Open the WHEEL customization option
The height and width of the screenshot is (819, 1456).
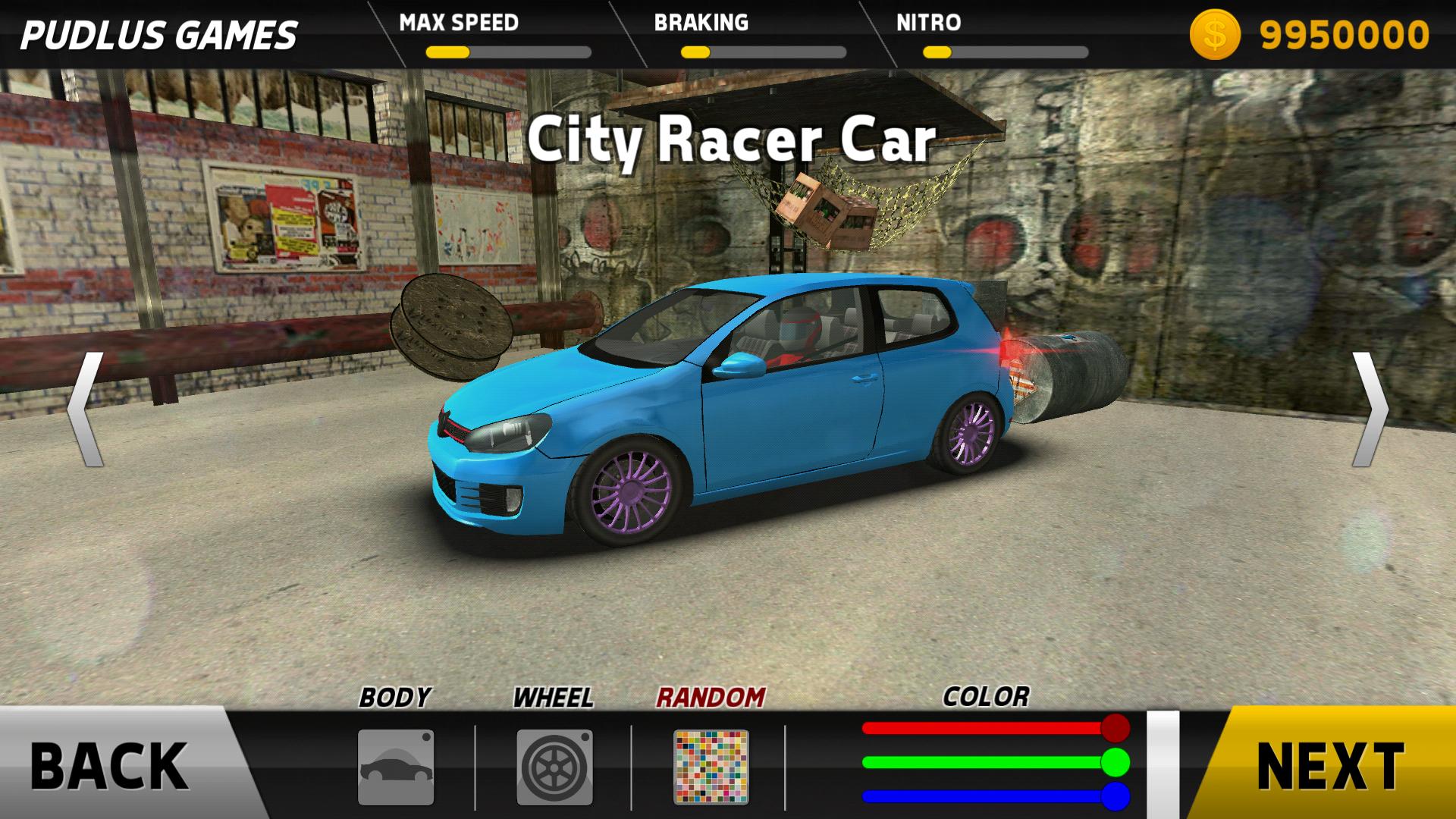[x=554, y=767]
